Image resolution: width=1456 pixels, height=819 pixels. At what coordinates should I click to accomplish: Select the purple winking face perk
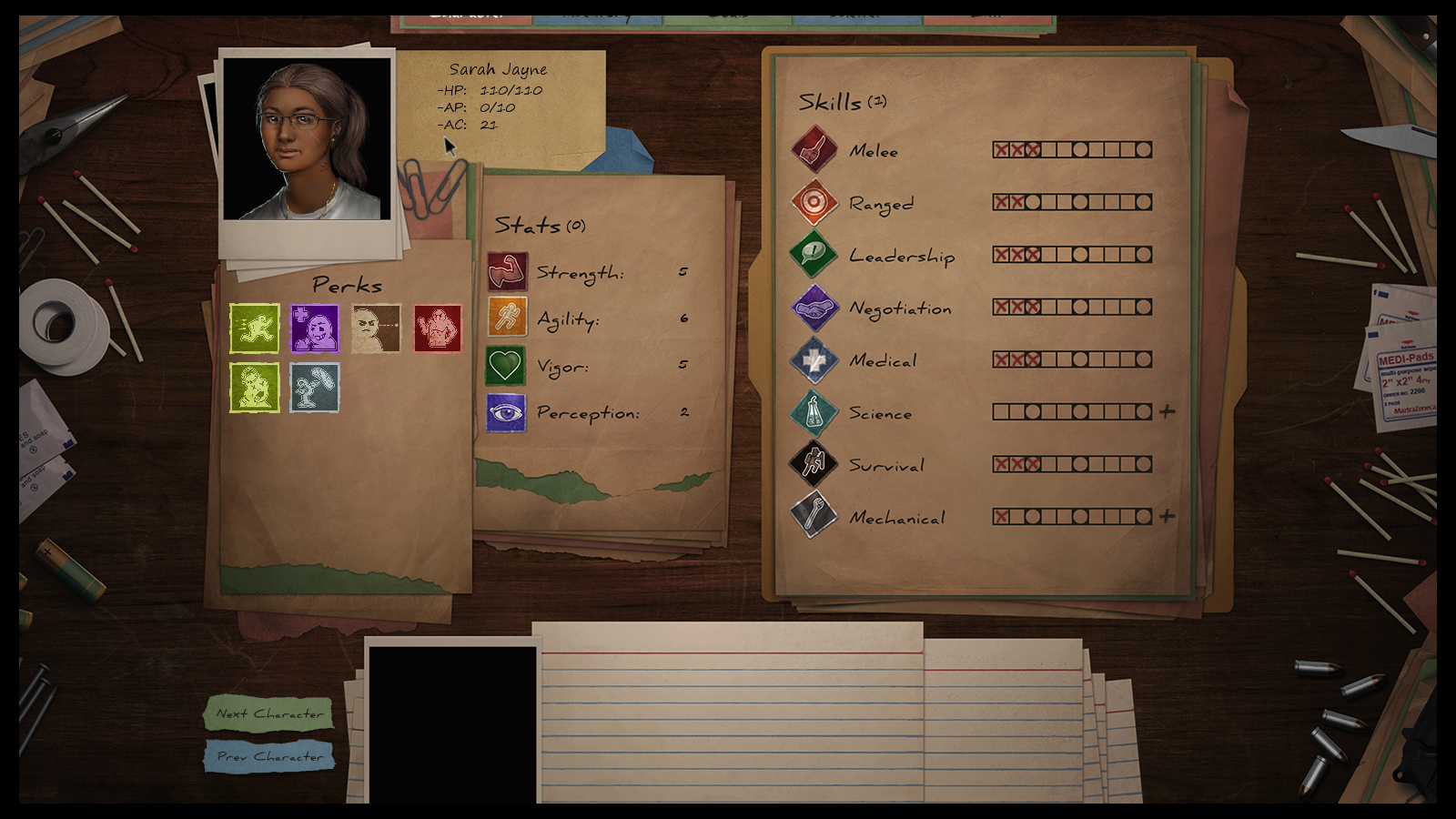tap(315, 329)
